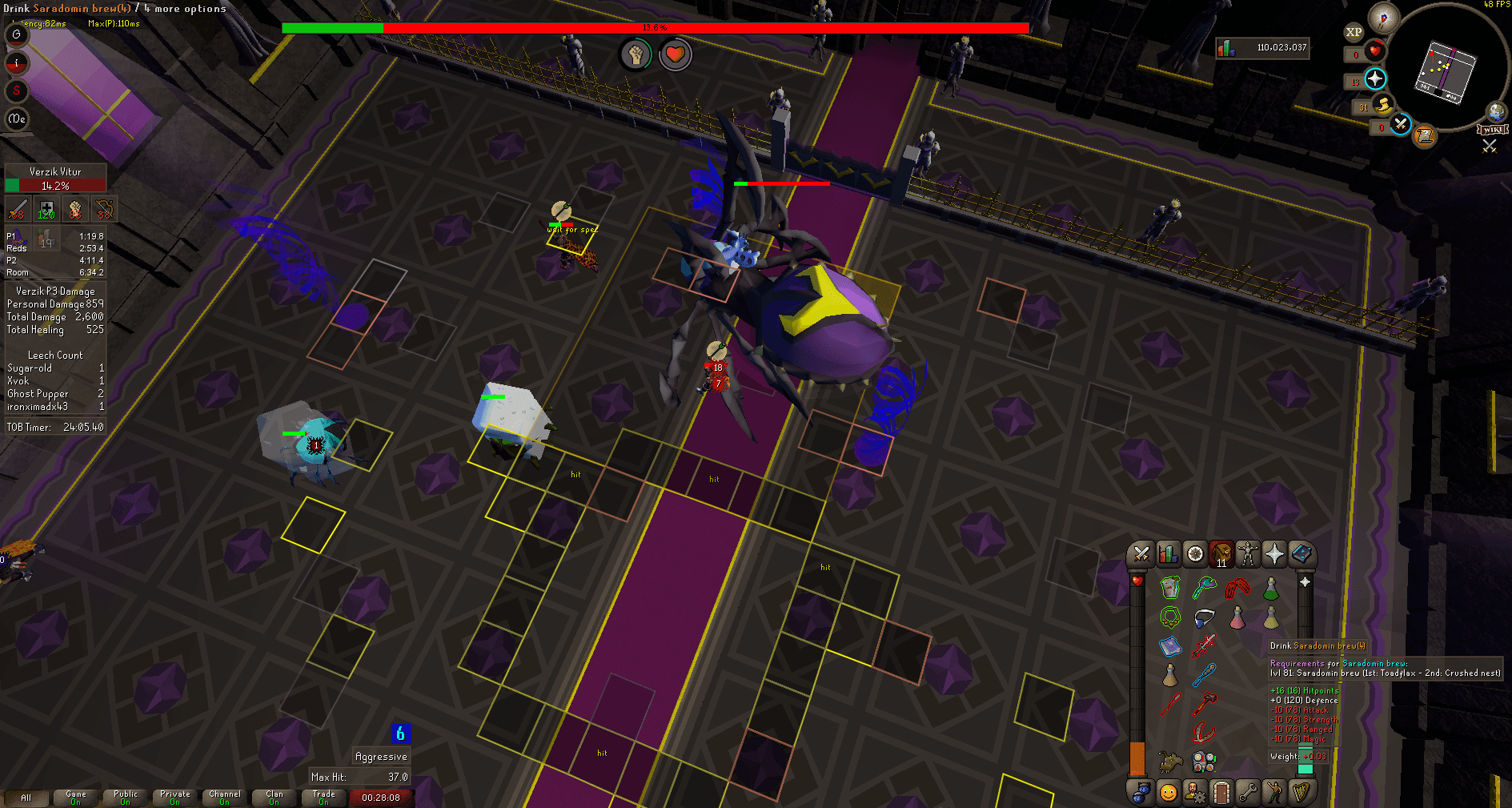
Task: Select the All chat tab
Action: (x=28, y=798)
